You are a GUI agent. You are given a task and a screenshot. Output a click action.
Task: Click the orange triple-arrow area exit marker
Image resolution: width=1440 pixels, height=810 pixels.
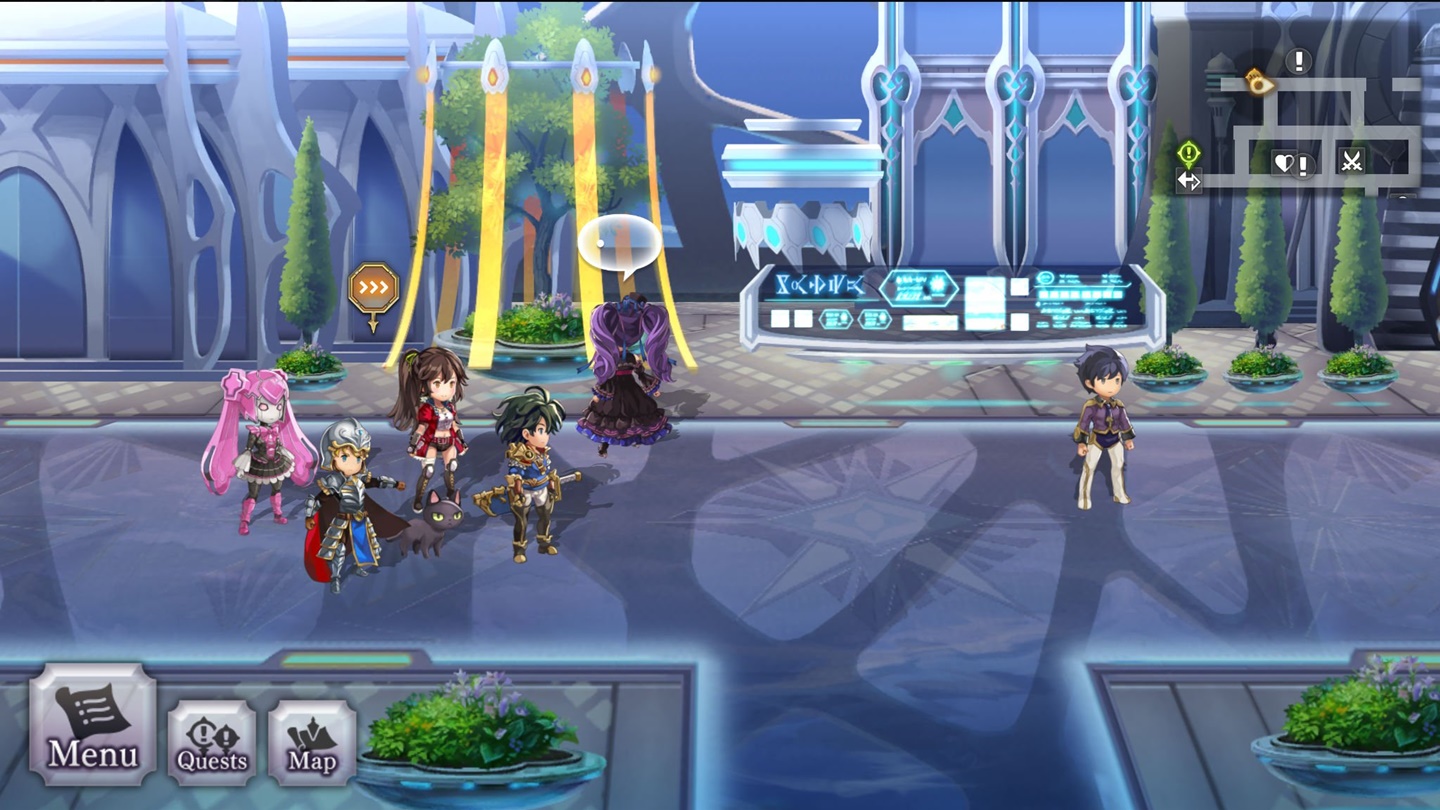[x=374, y=289]
